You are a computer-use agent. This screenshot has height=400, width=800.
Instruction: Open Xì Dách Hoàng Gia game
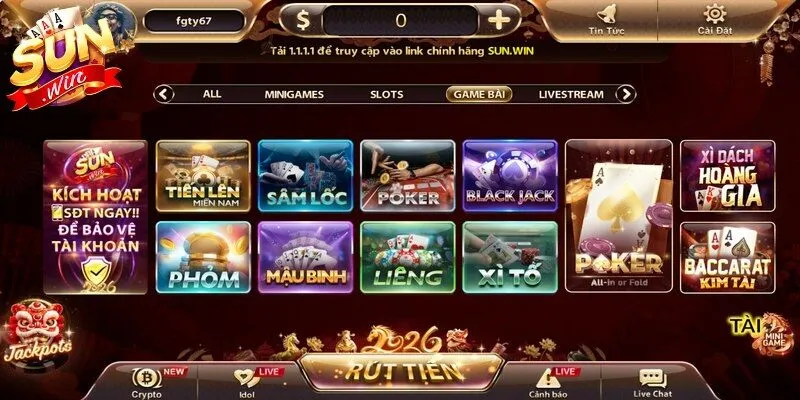tap(727, 175)
